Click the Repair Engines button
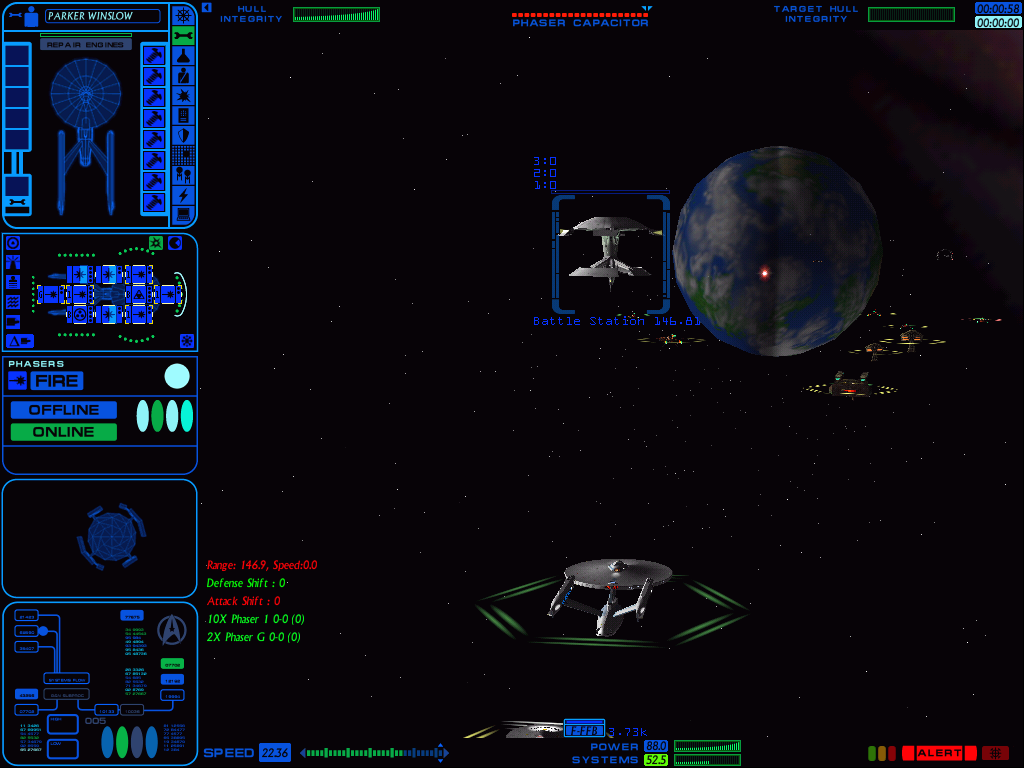This screenshot has width=1024, height=768. [85, 45]
